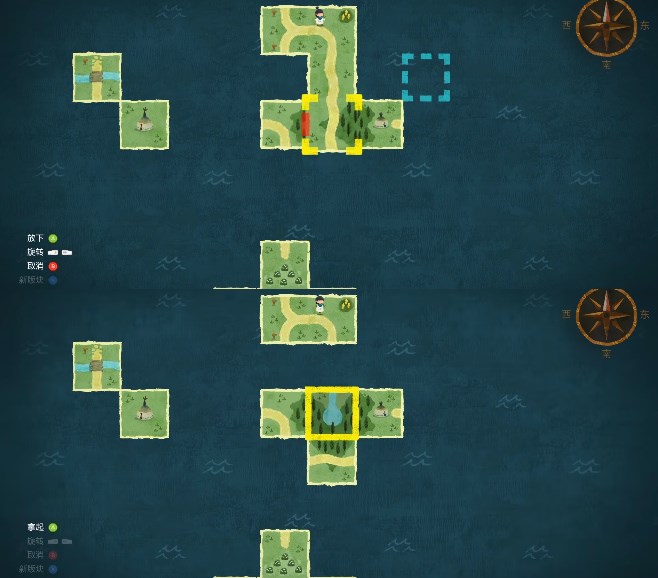Select the teal dashed empty tile slot
Screen dimensions: 658x578
coord(426,78)
